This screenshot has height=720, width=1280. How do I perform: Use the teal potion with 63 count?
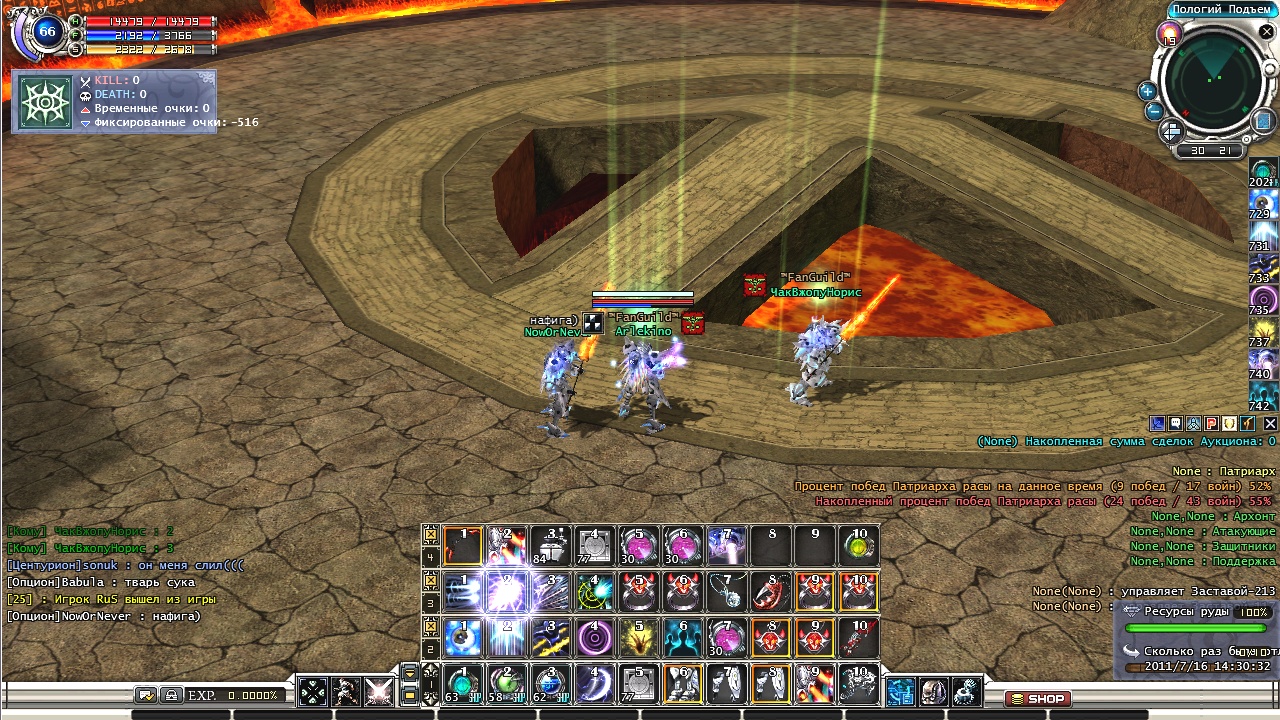[x=463, y=685]
